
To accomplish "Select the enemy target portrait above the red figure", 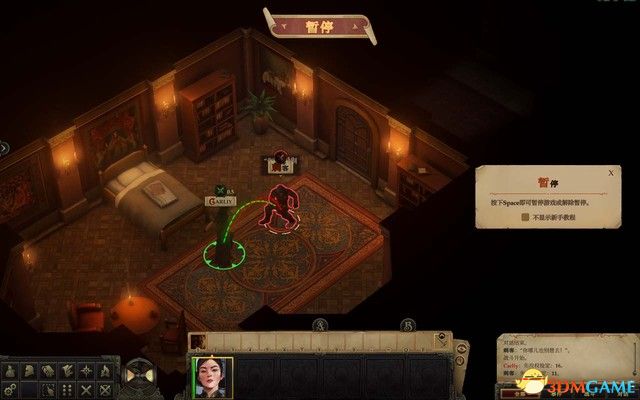I will coord(277,162).
